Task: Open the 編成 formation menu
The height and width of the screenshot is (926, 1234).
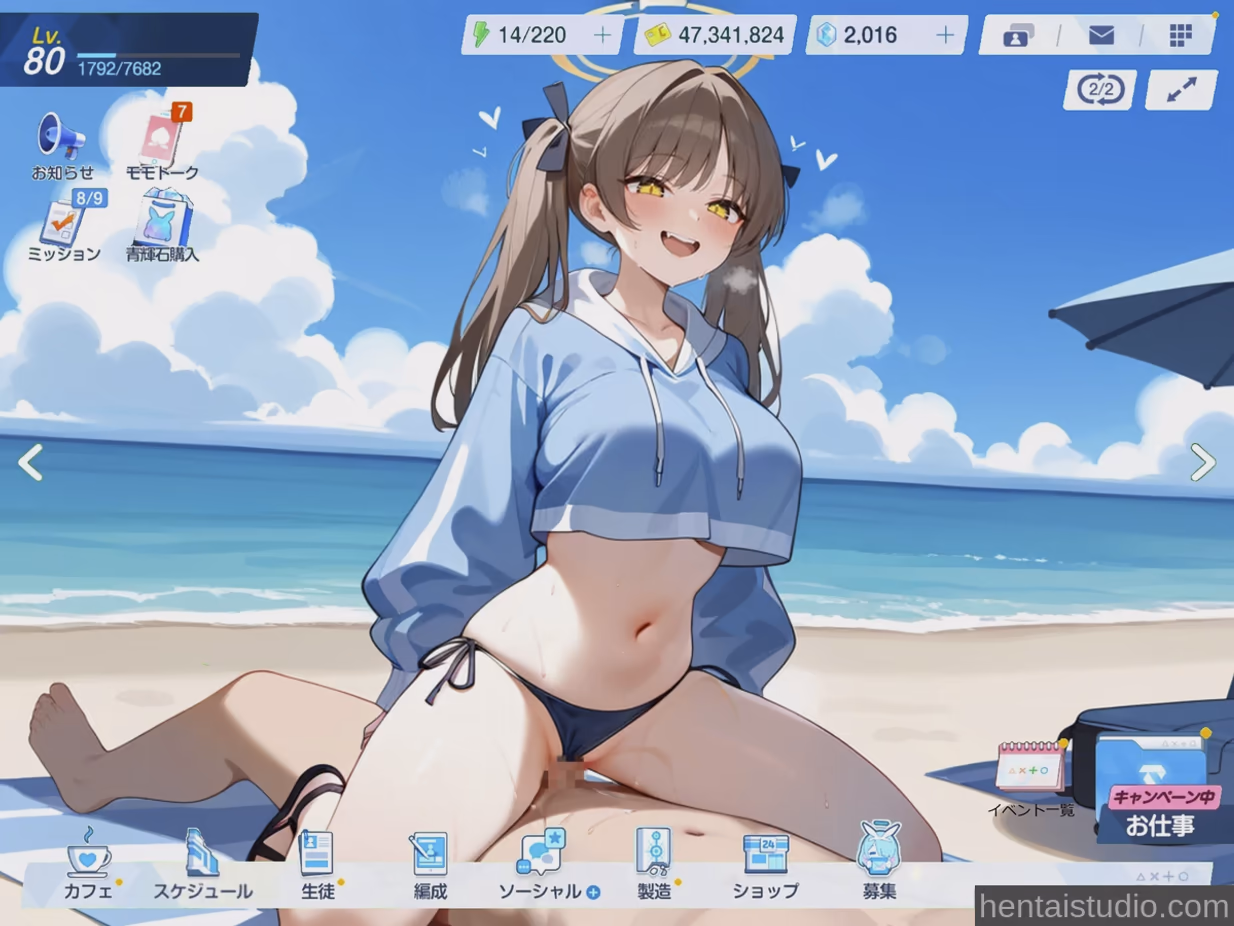Action: [430, 865]
